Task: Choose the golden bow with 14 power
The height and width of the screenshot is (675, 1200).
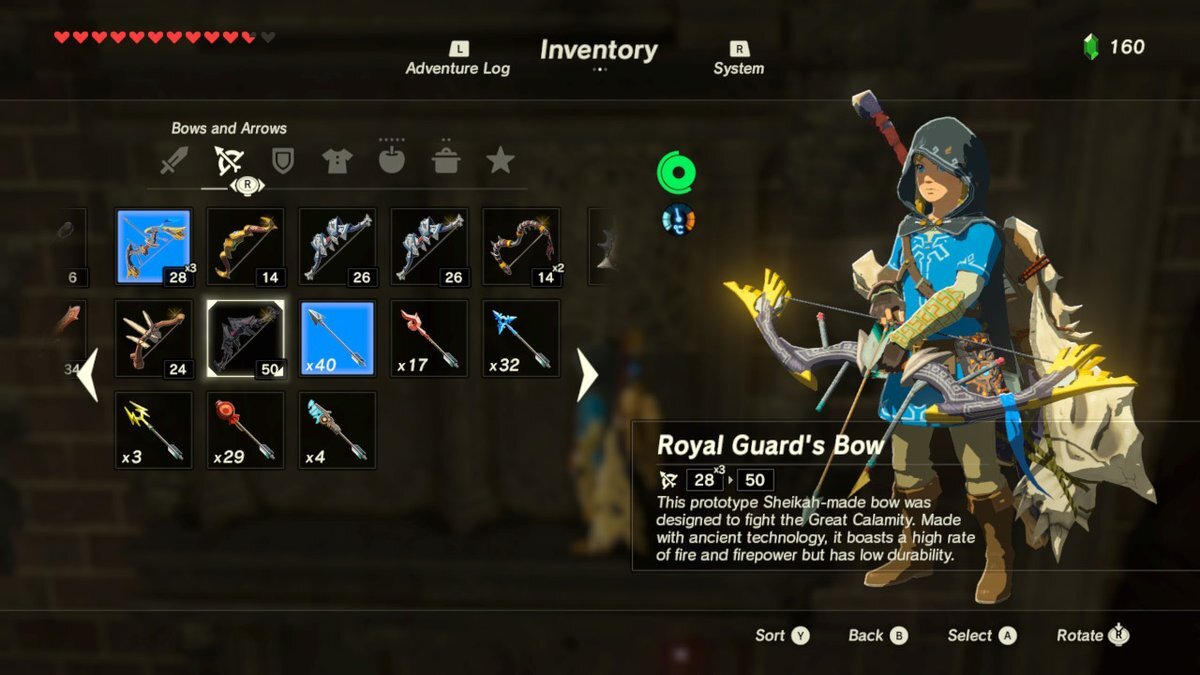Action: tap(245, 246)
